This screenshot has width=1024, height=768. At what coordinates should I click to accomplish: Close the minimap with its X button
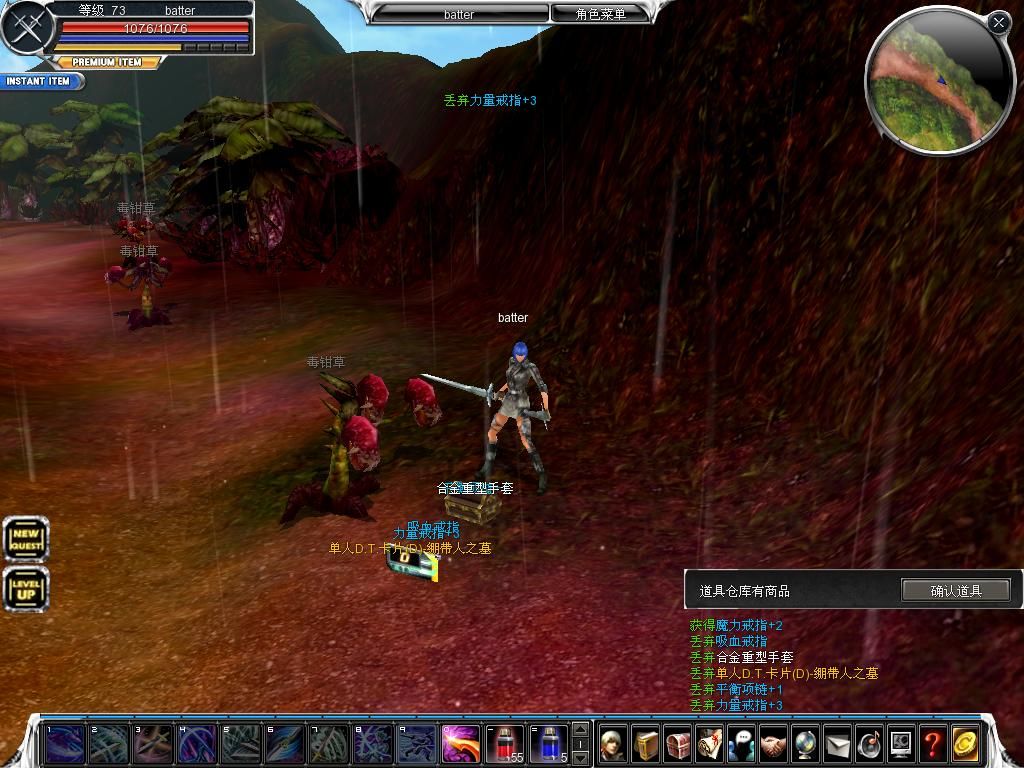click(998, 22)
